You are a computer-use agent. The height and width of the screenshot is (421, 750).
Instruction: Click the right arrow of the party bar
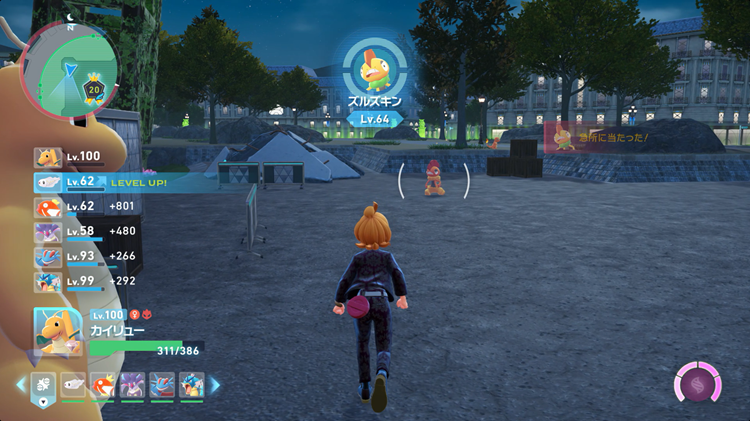(213, 384)
